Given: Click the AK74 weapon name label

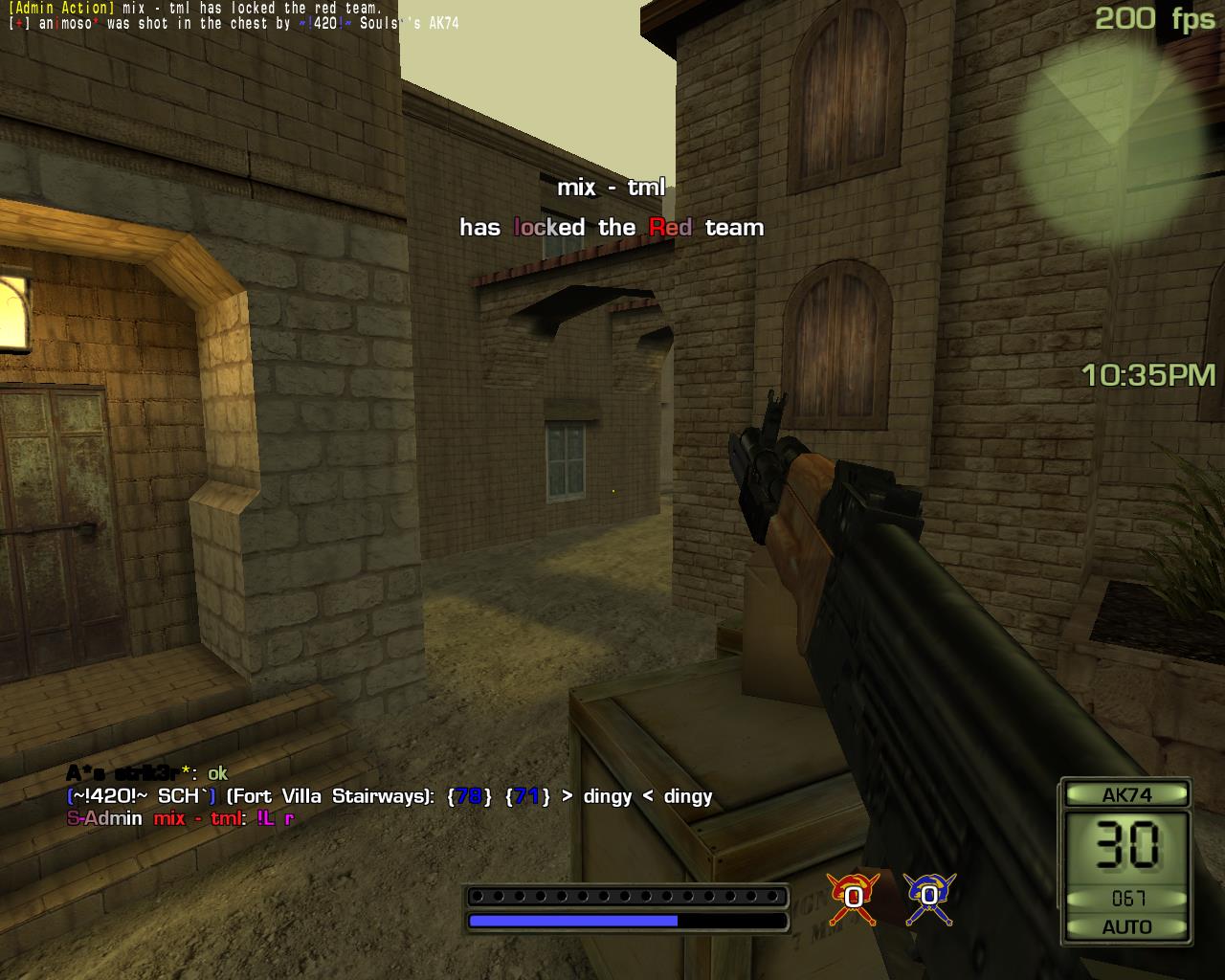Looking at the screenshot, I should coord(1126,794).
